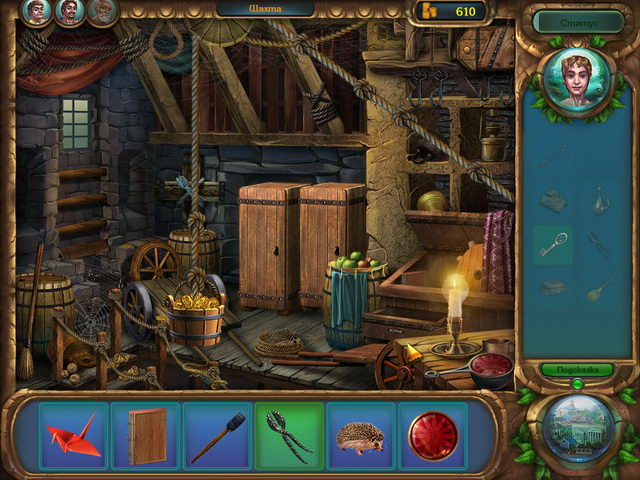The width and height of the screenshot is (640, 480).
Task: Open the Статус panel
Action: [x=578, y=20]
